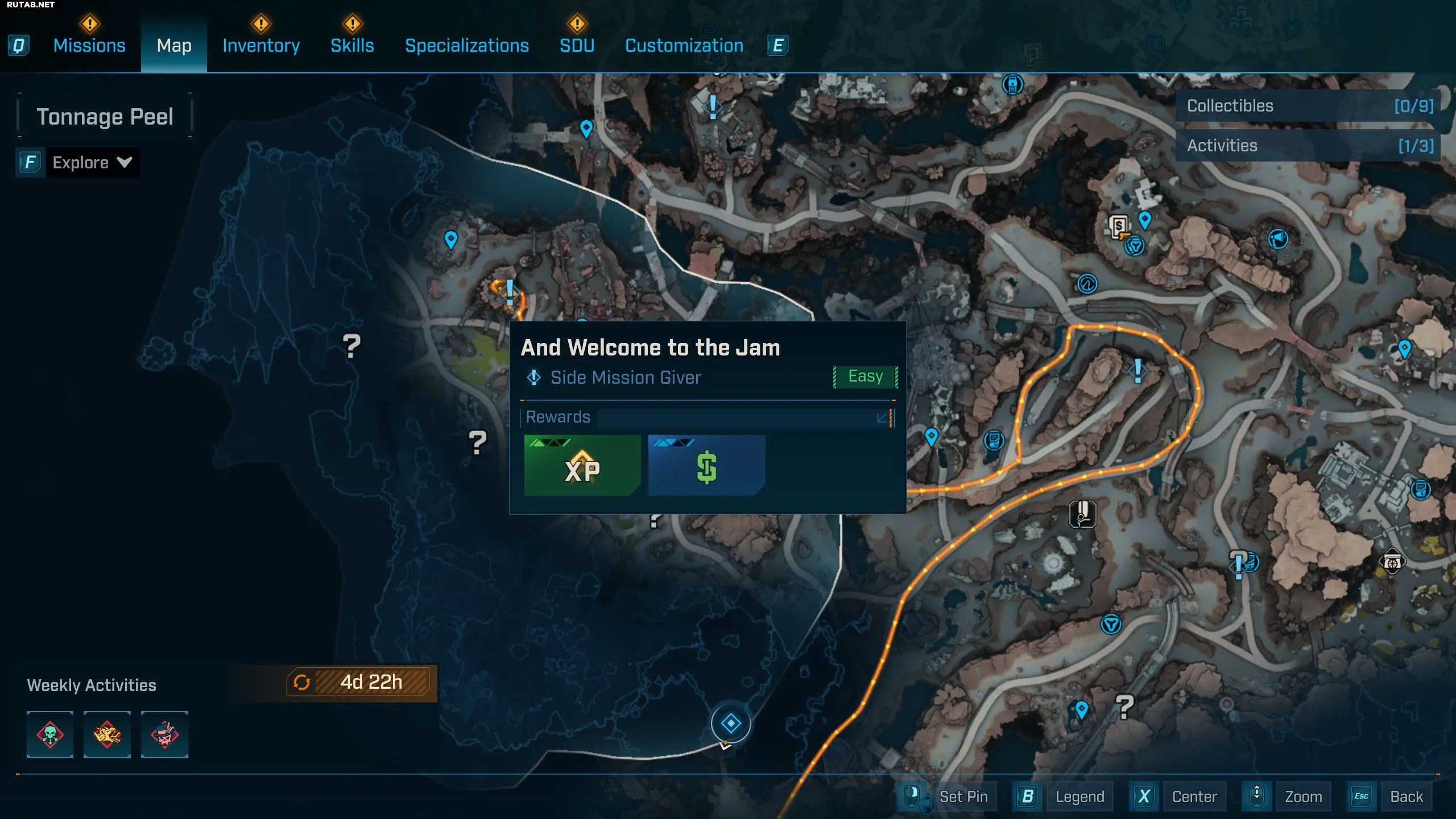This screenshot has height=819, width=1456.
Task: Choose the orange beast weekly activity
Action: (107, 734)
